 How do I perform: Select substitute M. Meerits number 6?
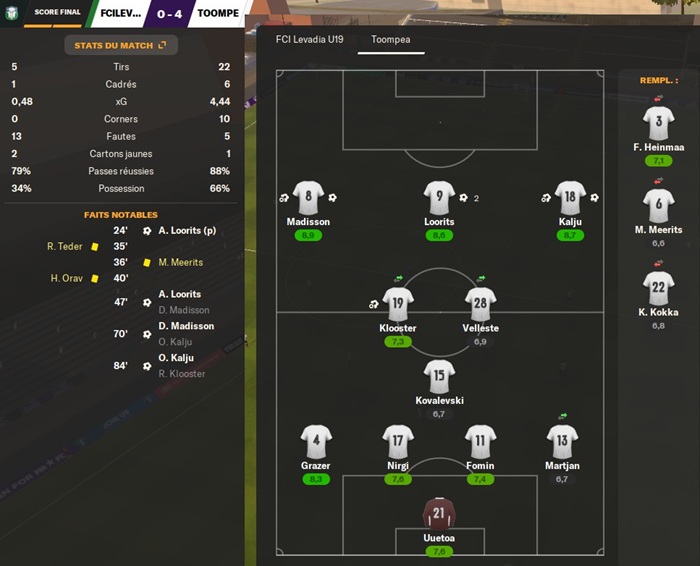[658, 207]
